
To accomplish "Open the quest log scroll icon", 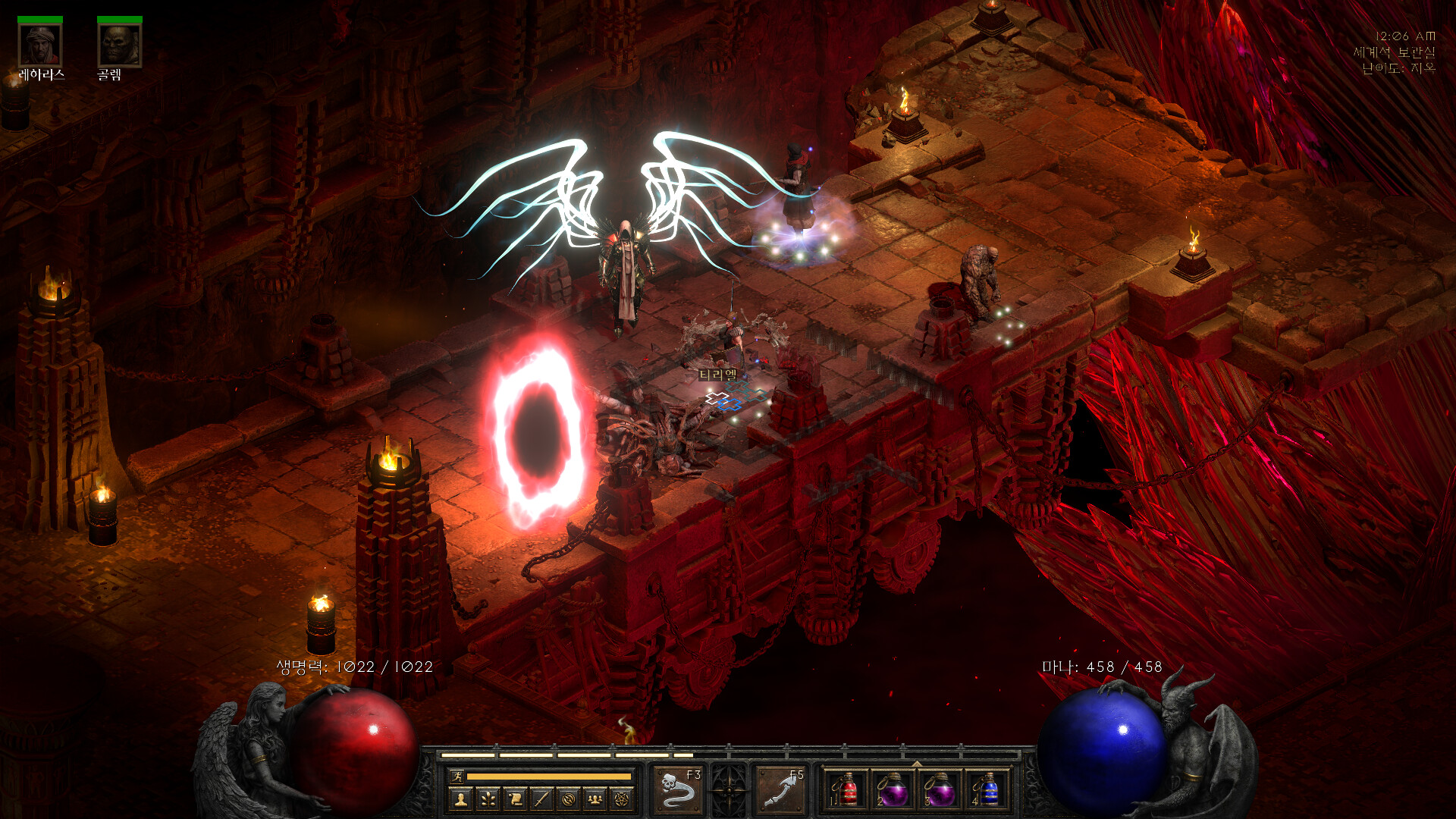I will click(515, 799).
